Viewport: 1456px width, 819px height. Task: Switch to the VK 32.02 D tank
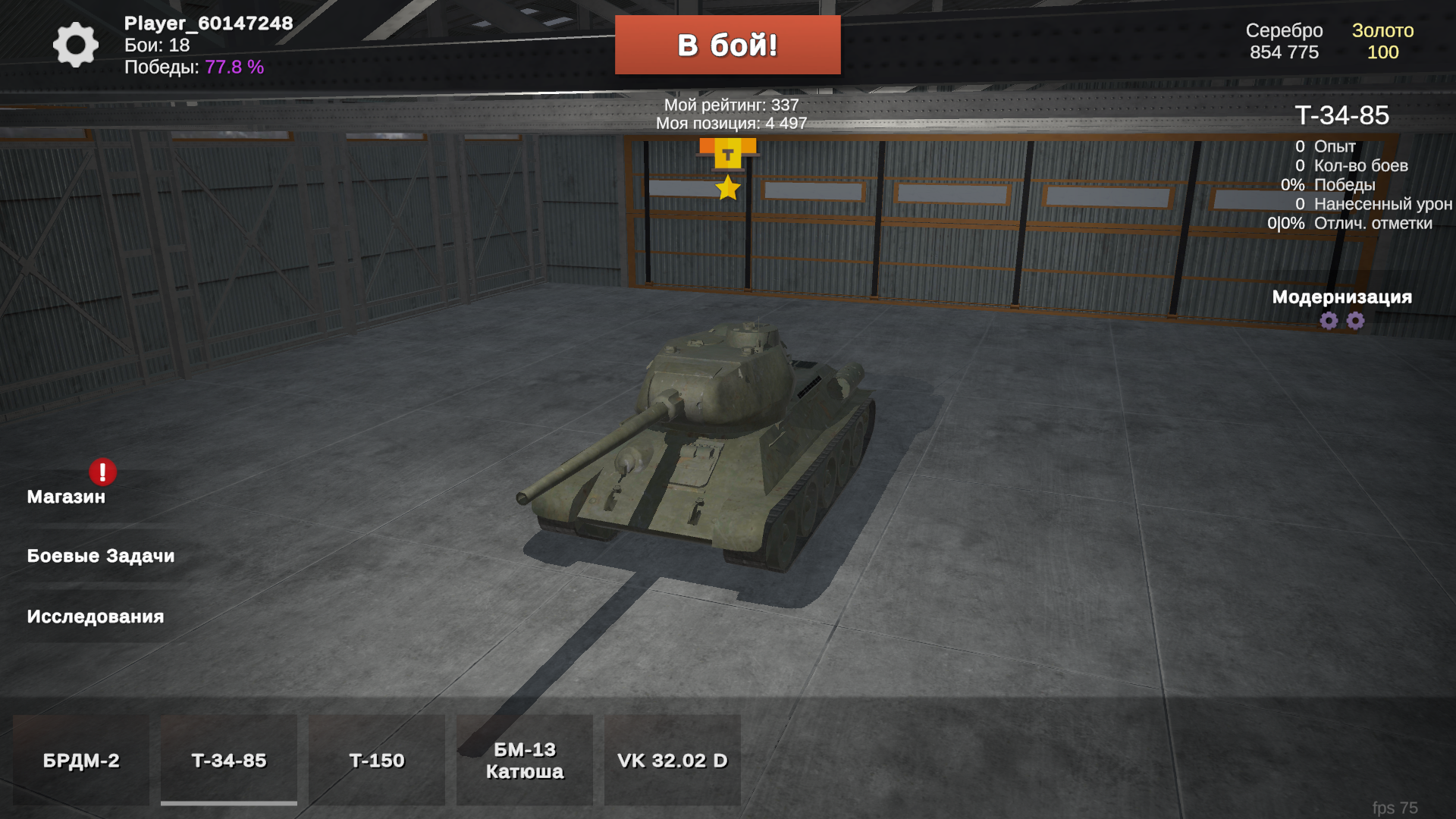673,760
